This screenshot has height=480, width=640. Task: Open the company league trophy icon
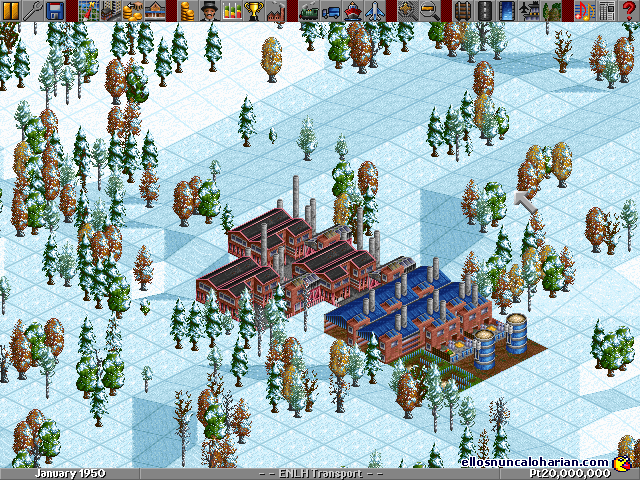click(x=253, y=11)
